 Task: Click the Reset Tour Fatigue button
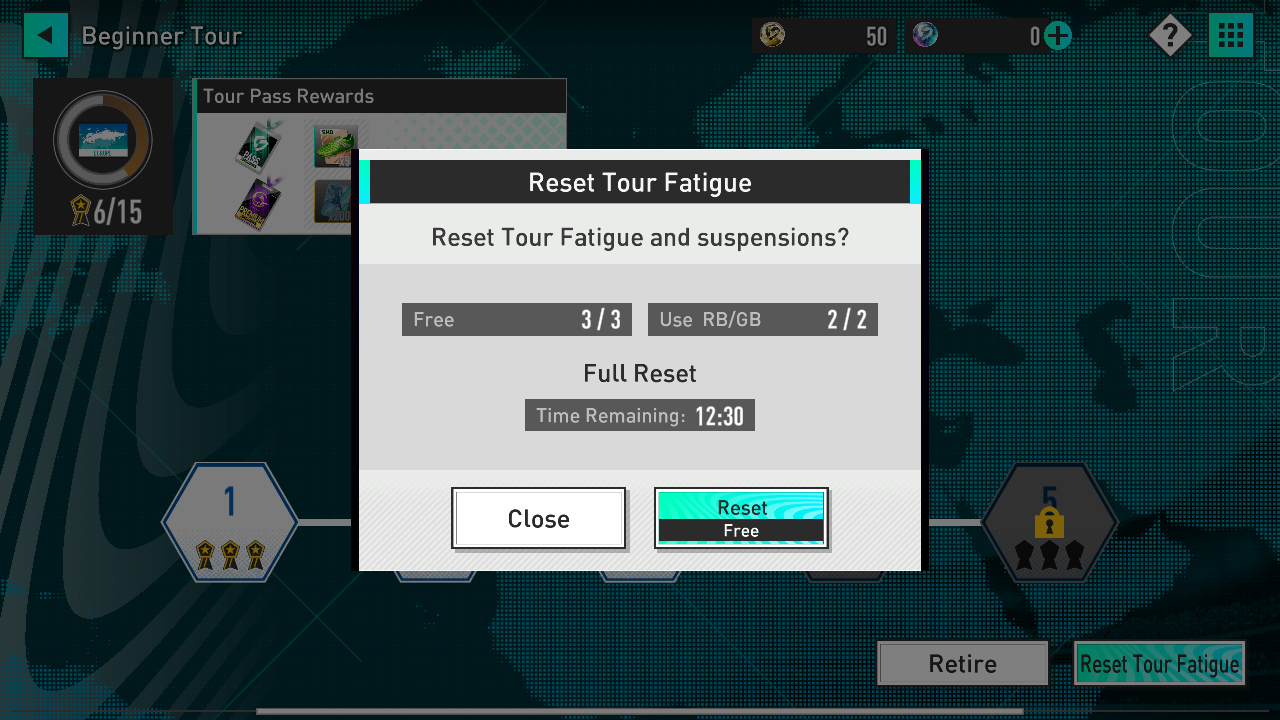(1159, 663)
